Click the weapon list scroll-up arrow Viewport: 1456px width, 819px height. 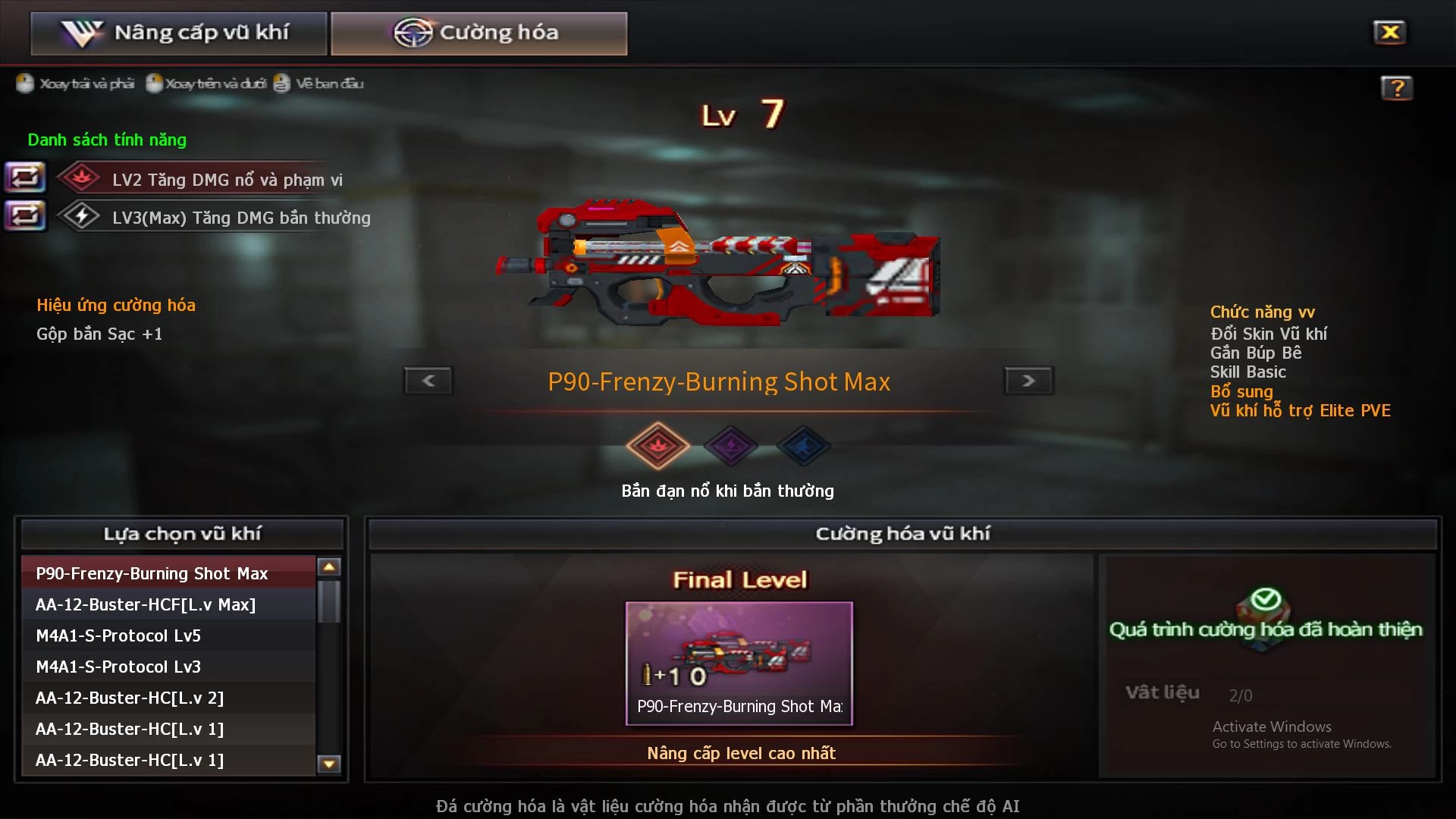coord(329,567)
